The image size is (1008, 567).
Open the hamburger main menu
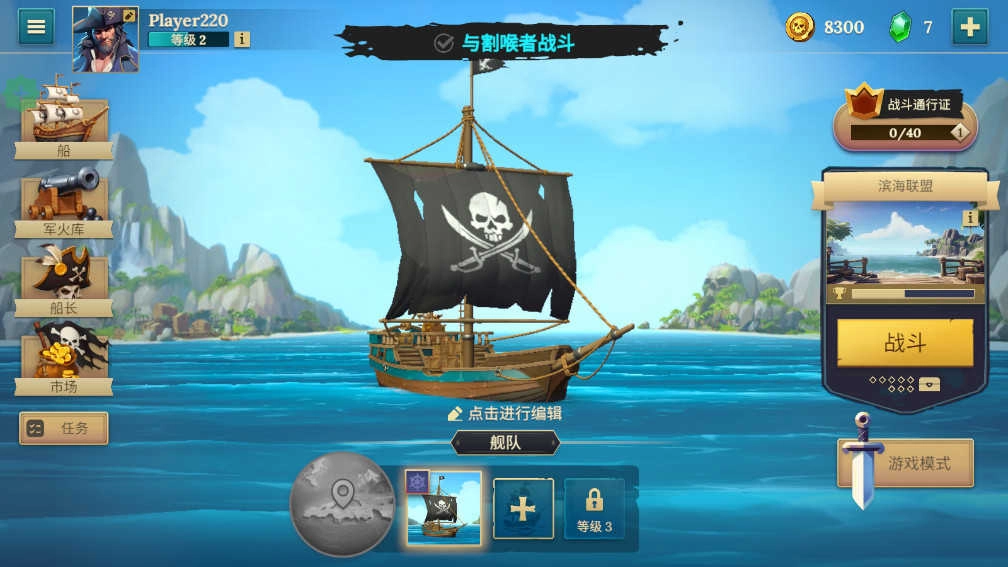point(36,26)
